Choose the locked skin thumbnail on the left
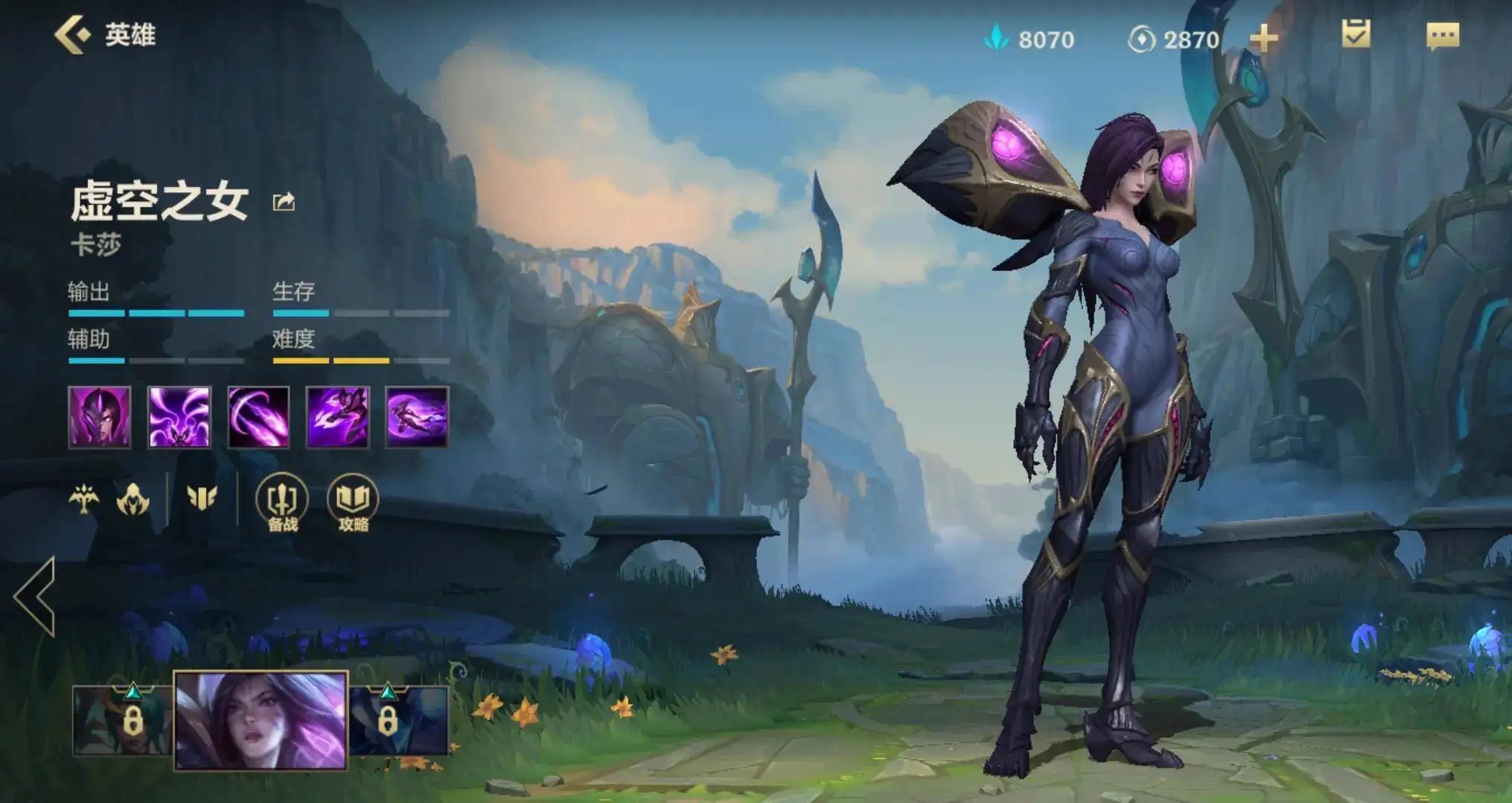 point(123,720)
